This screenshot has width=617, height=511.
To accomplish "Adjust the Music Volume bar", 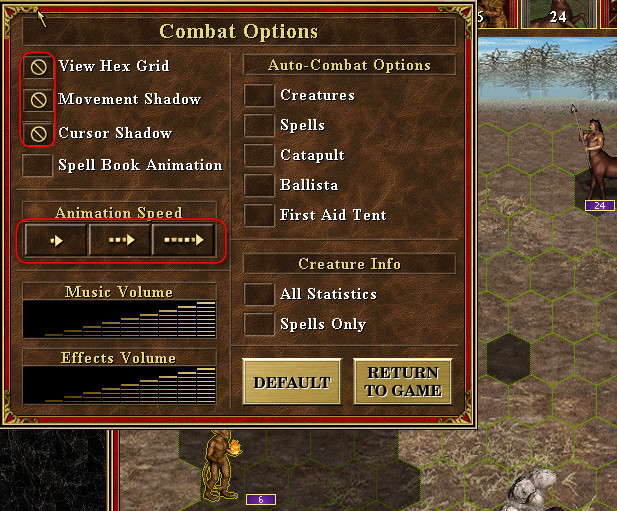I will click(119, 319).
